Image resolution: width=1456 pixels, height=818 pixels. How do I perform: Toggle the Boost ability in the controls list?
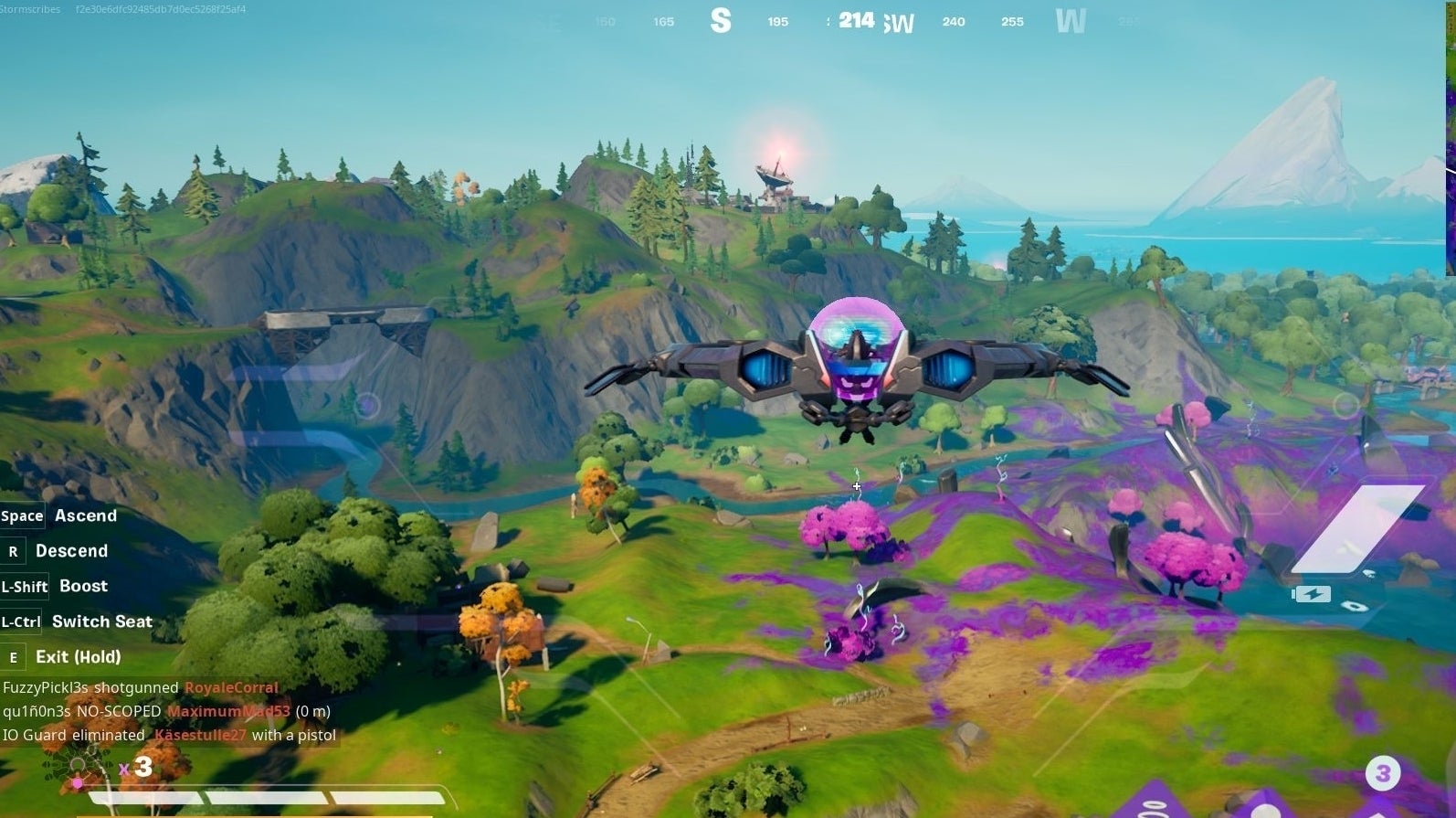tap(82, 586)
